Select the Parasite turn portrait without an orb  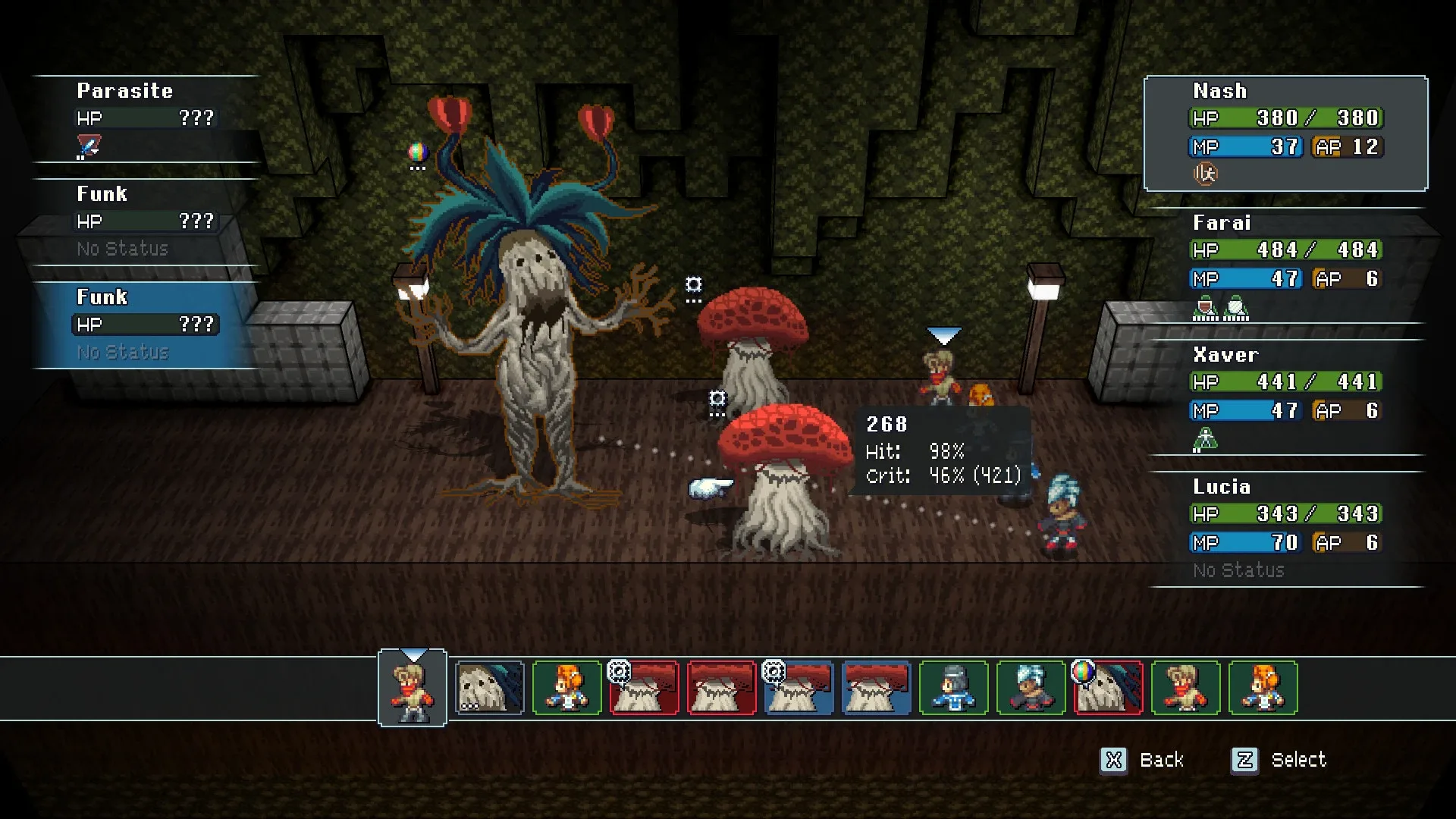click(490, 689)
